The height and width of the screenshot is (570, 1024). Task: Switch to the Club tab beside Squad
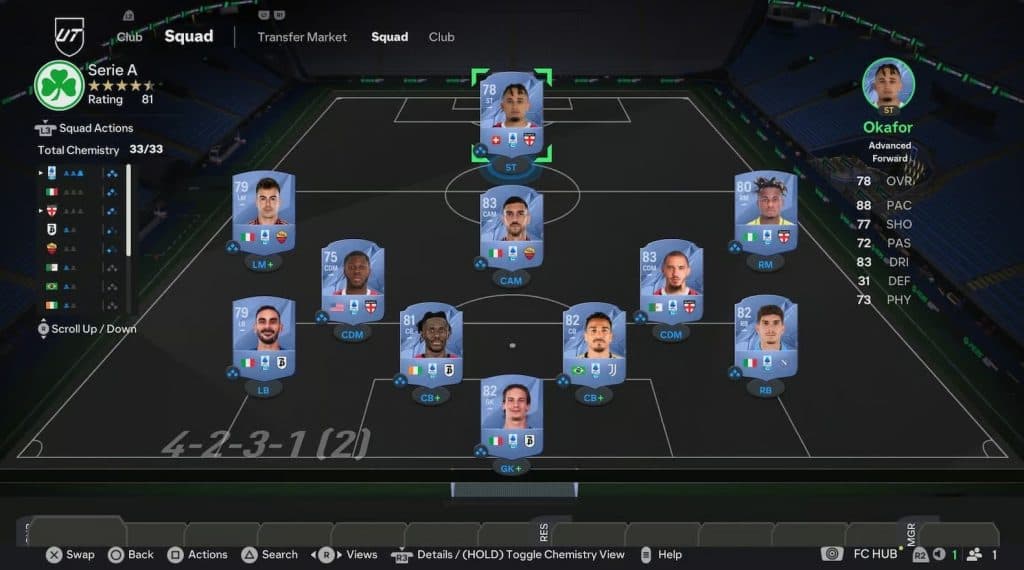tap(441, 37)
